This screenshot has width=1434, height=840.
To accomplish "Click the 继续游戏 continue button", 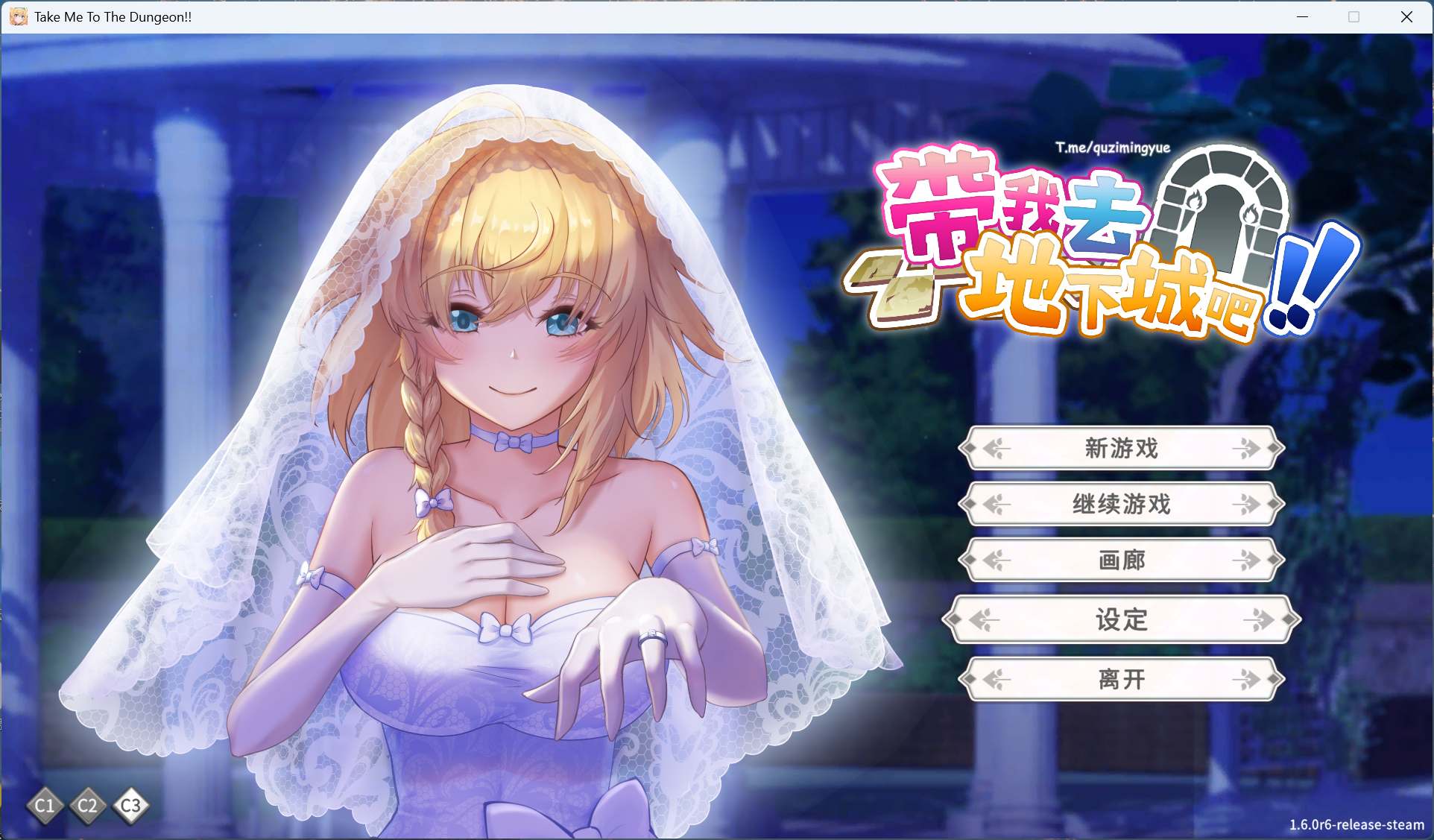I will pos(1120,505).
